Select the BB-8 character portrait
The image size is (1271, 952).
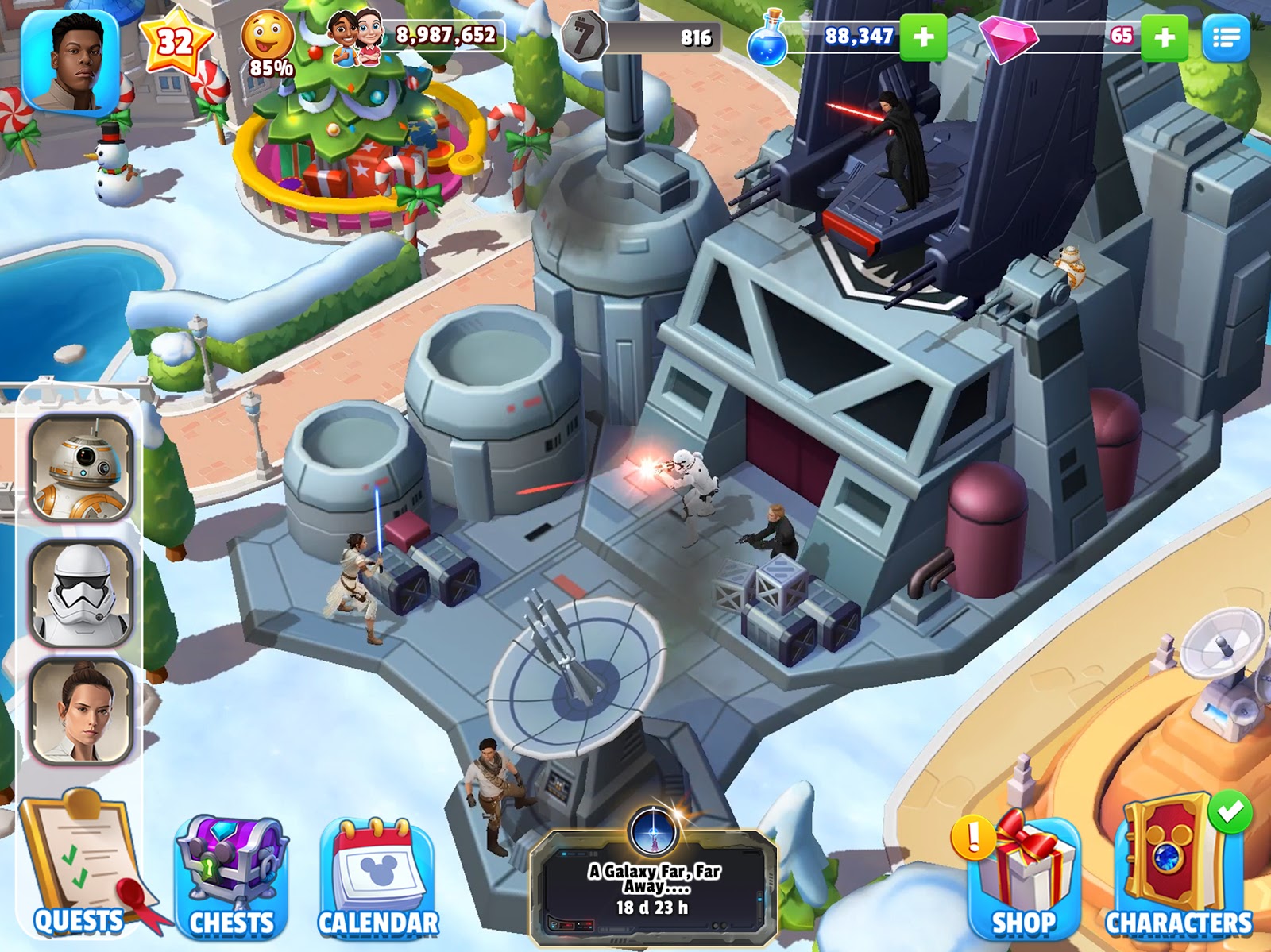click(x=81, y=468)
